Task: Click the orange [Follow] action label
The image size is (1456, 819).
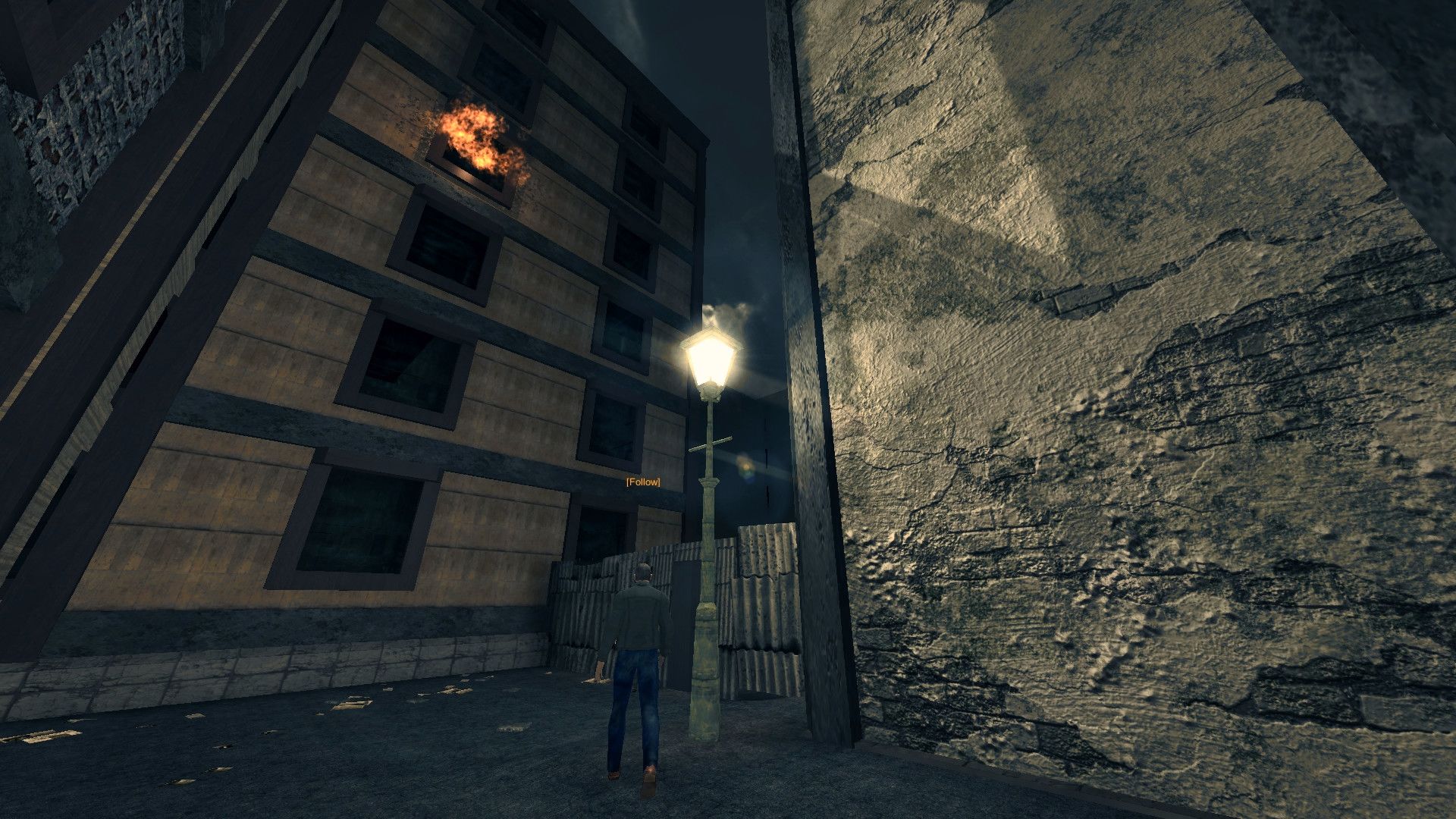Action: point(642,482)
